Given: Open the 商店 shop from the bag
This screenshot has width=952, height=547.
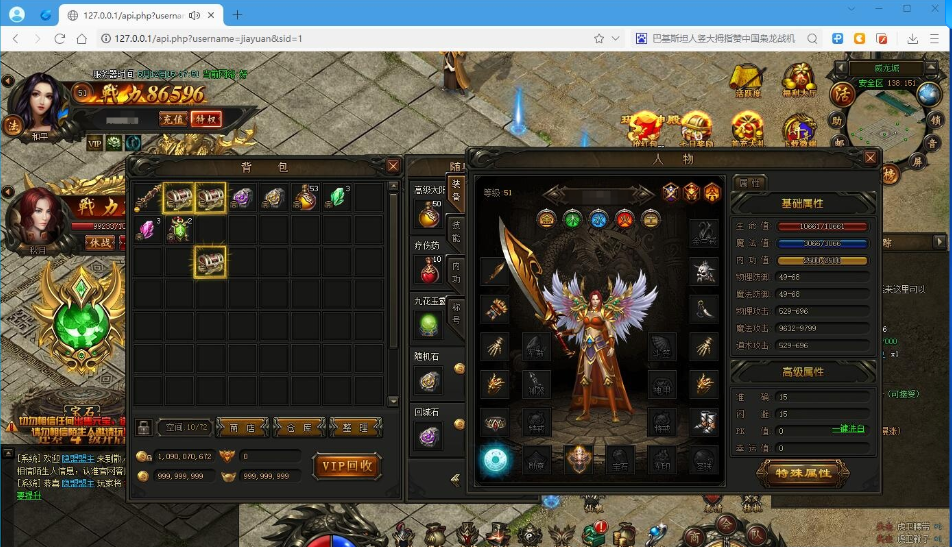Looking at the screenshot, I should pyautogui.click(x=242, y=427).
